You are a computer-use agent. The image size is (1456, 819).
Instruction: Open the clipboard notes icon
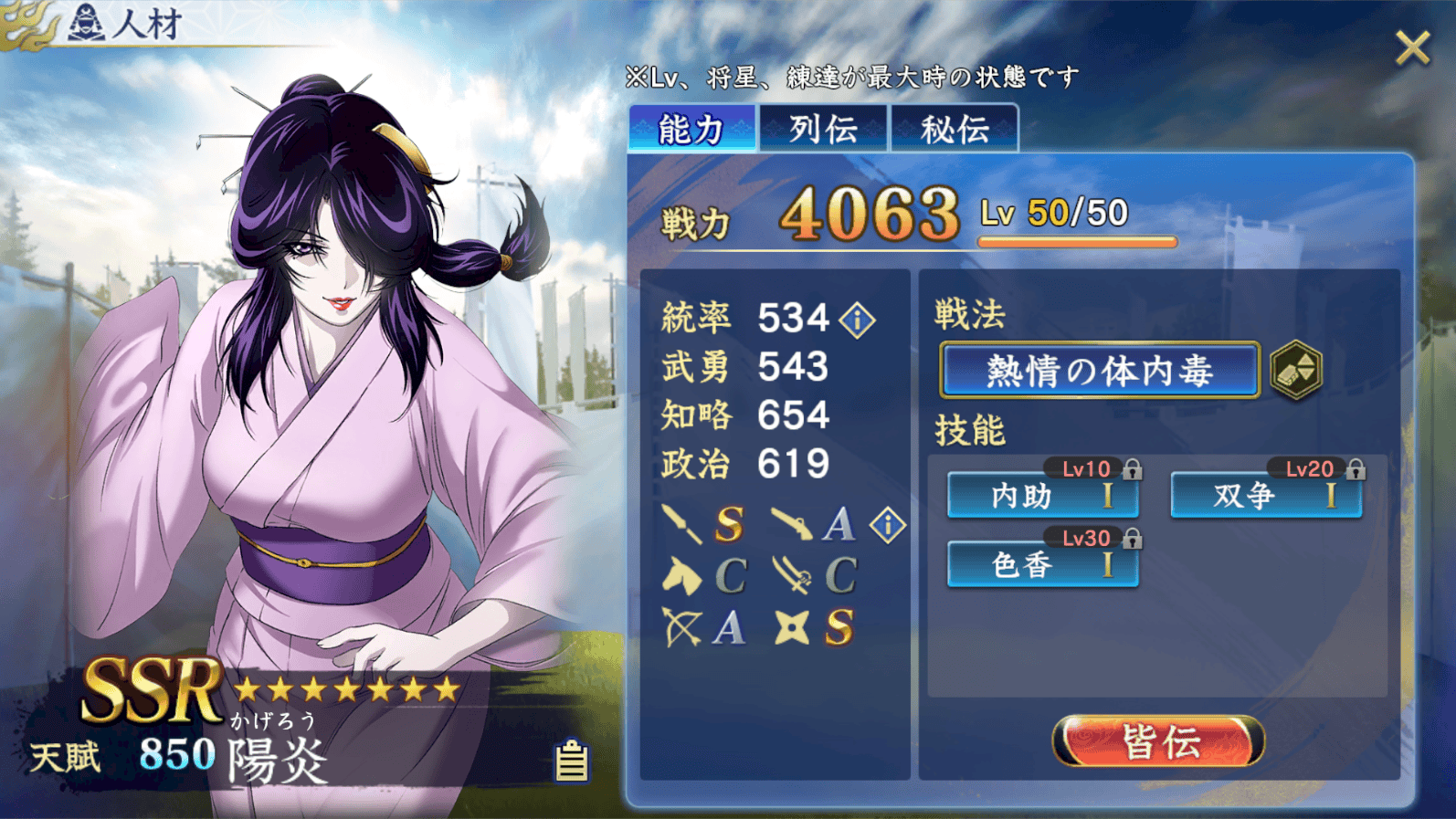click(x=572, y=760)
